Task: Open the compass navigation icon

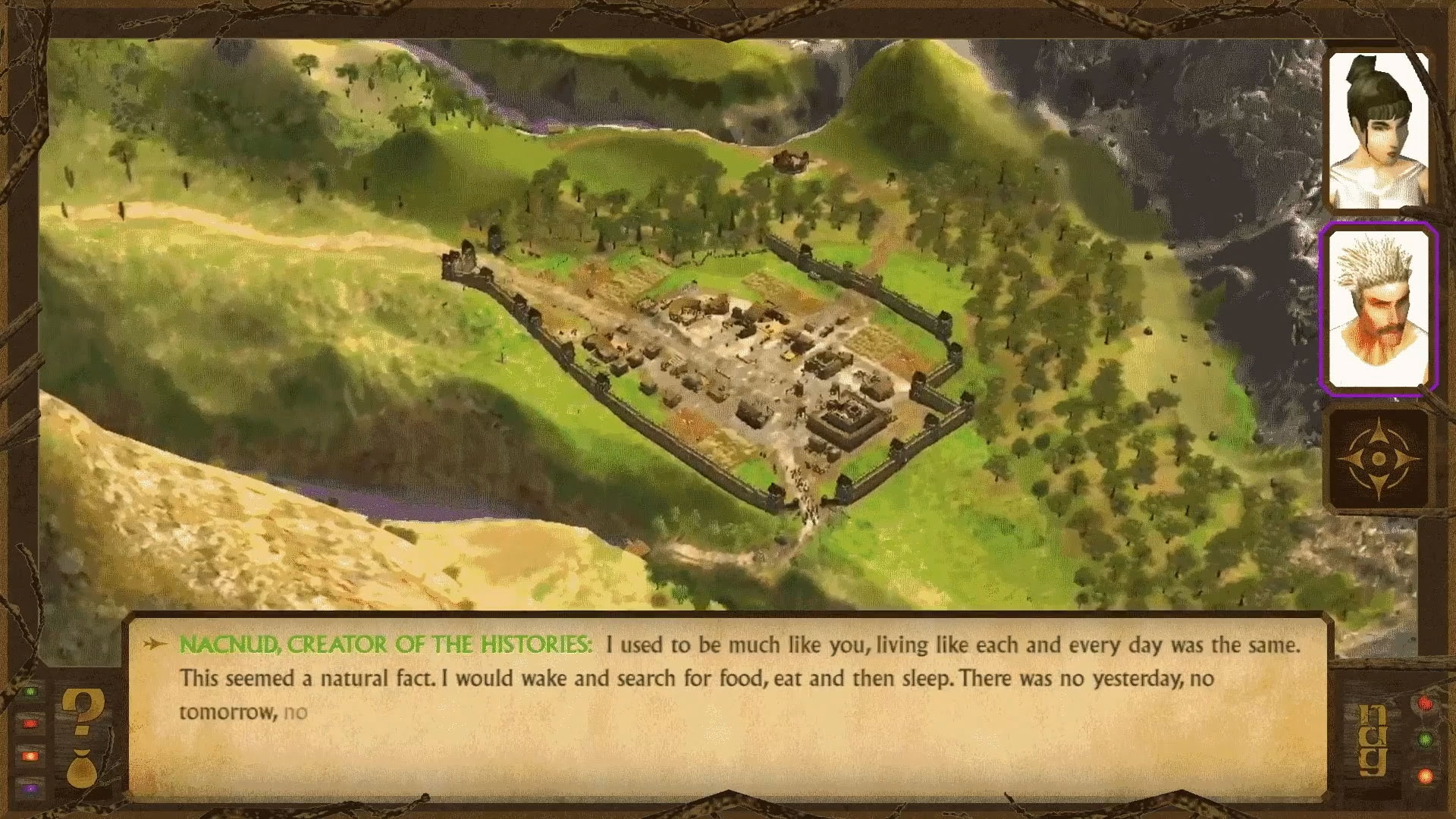Action: [1379, 460]
